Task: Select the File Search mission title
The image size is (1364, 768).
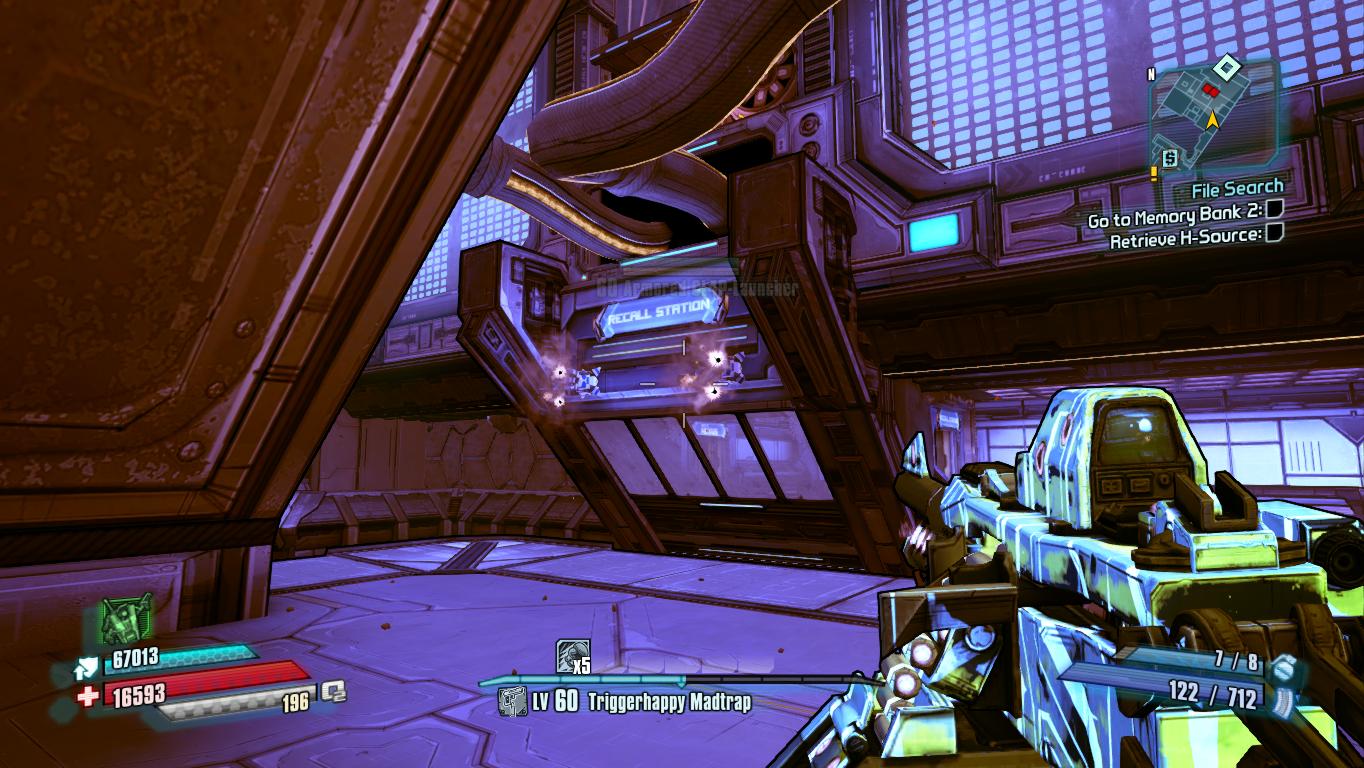Action: coord(1237,187)
